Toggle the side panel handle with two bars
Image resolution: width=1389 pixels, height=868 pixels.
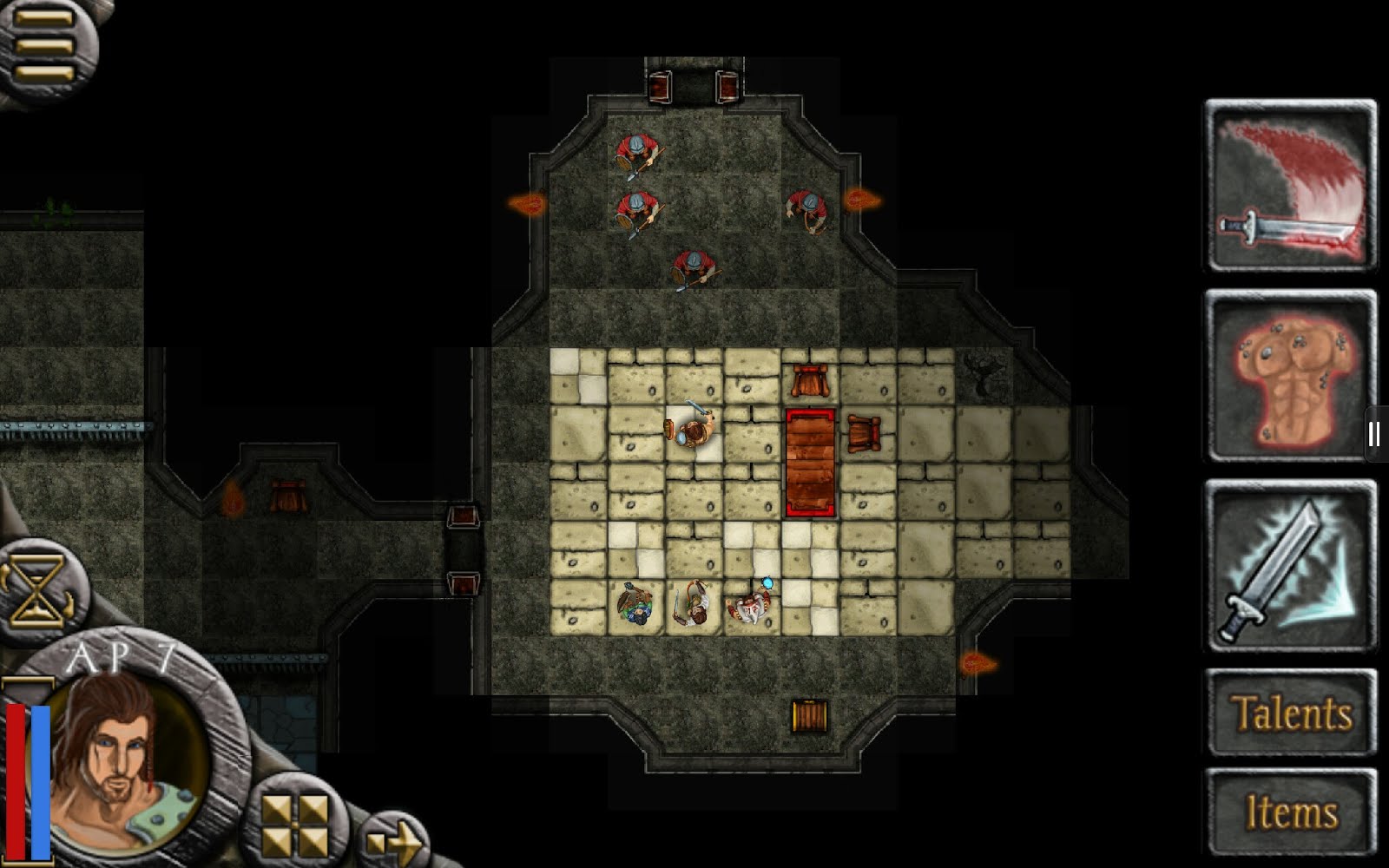point(1374,434)
